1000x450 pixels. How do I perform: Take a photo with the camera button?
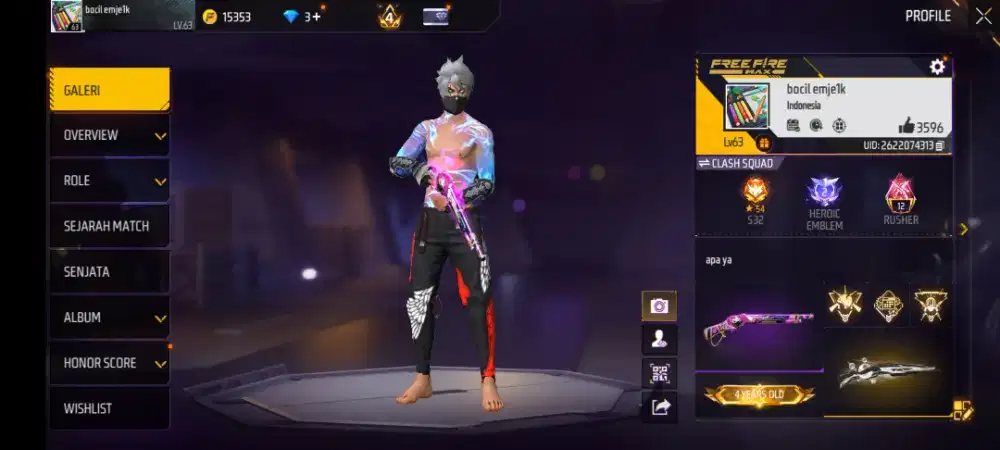[x=659, y=306]
